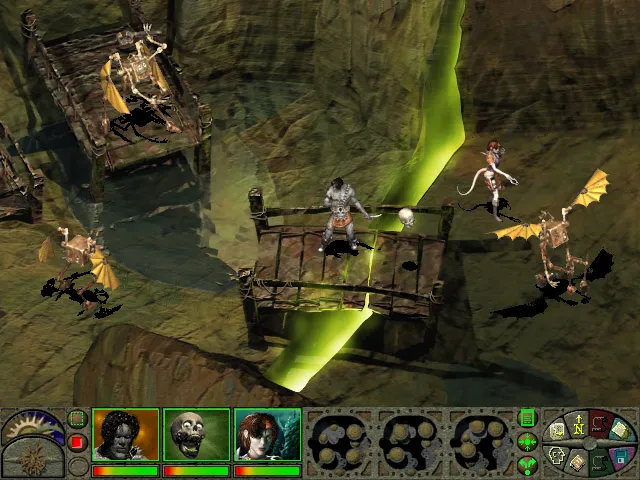Click the green four-arrow gather button
Image resolution: width=640 pixels, height=480 pixels.
tap(527, 441)
